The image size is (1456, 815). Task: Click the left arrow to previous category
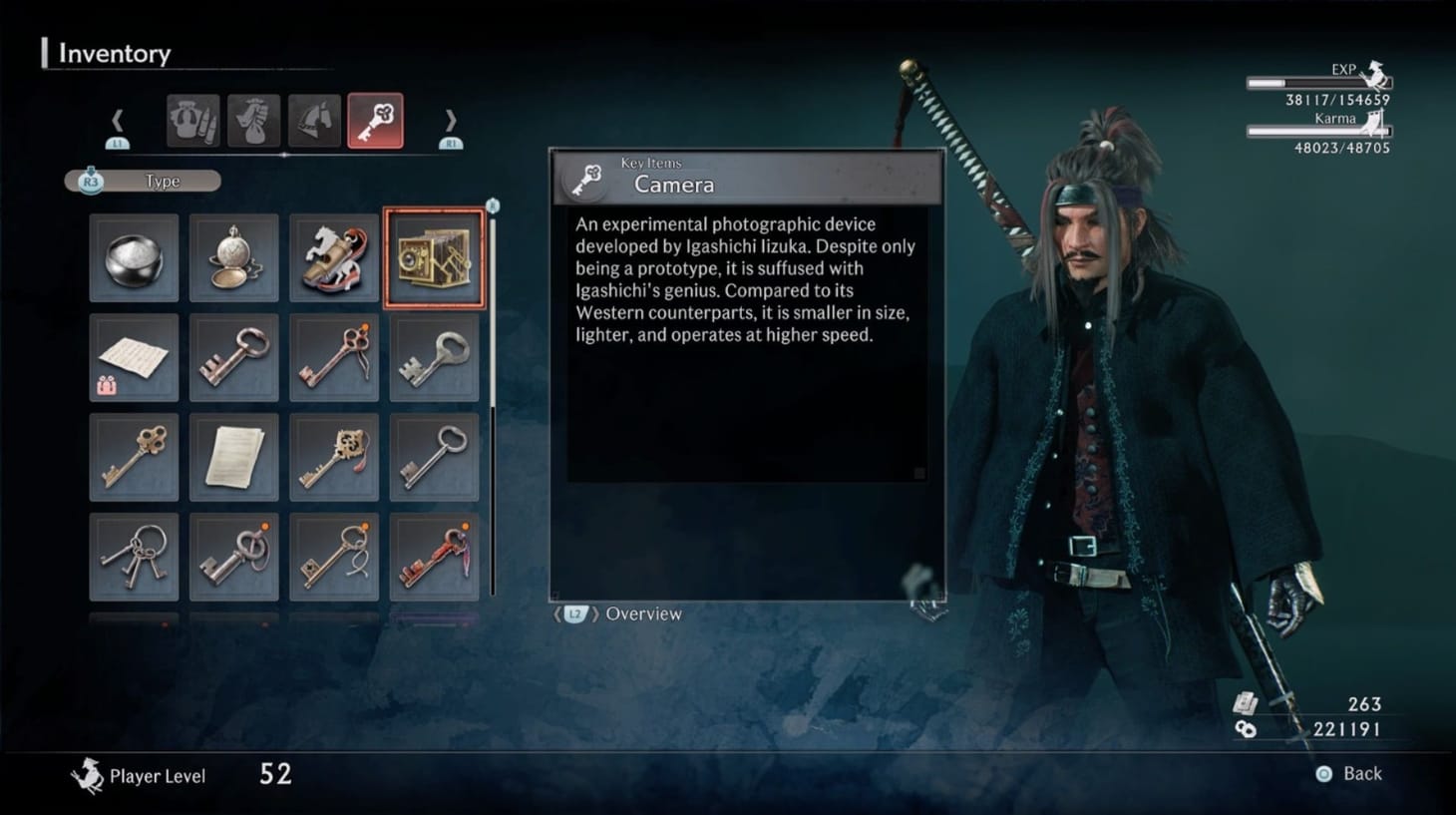(x=119, y=121)
